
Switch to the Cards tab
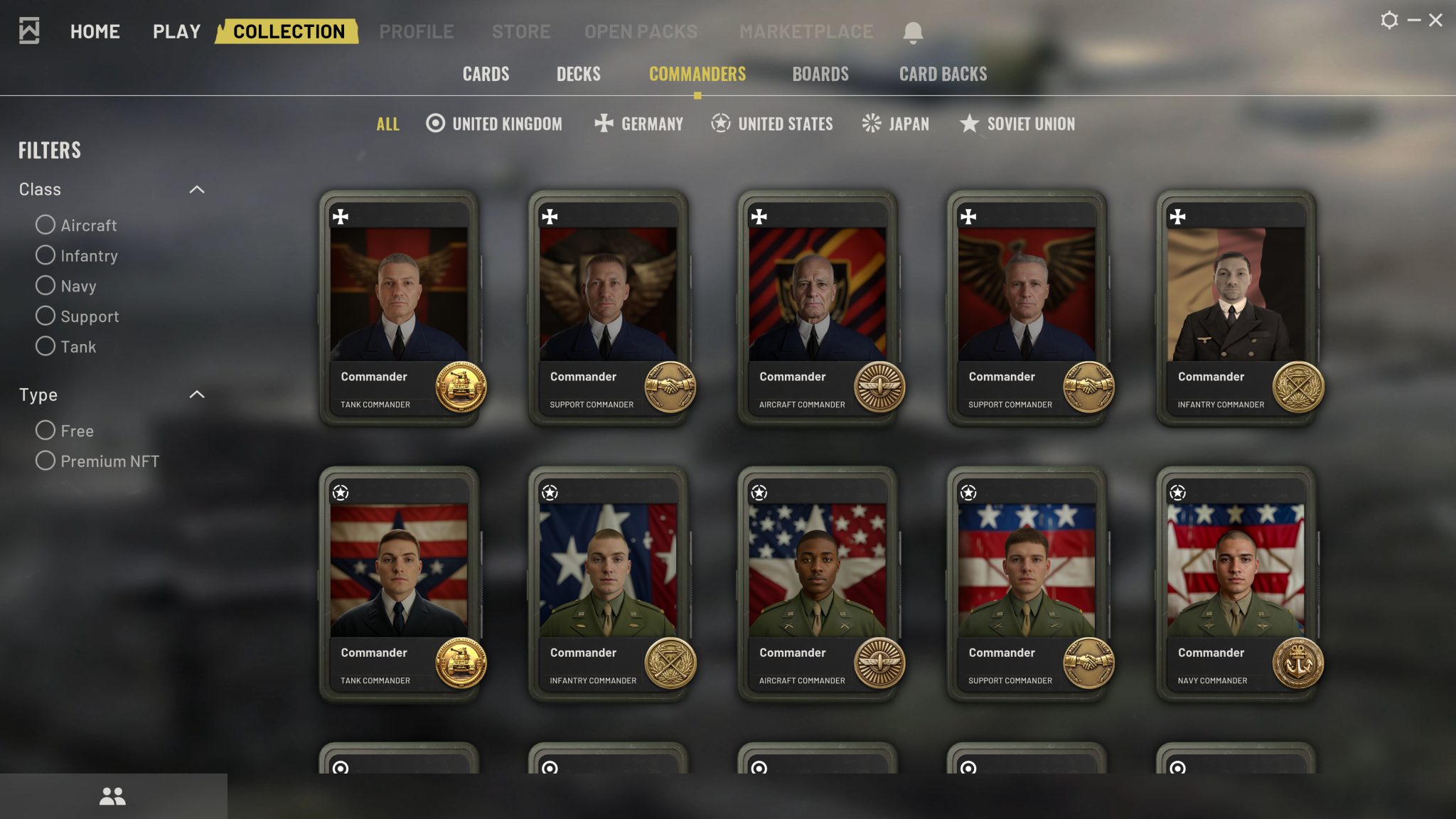pos(486,74)
